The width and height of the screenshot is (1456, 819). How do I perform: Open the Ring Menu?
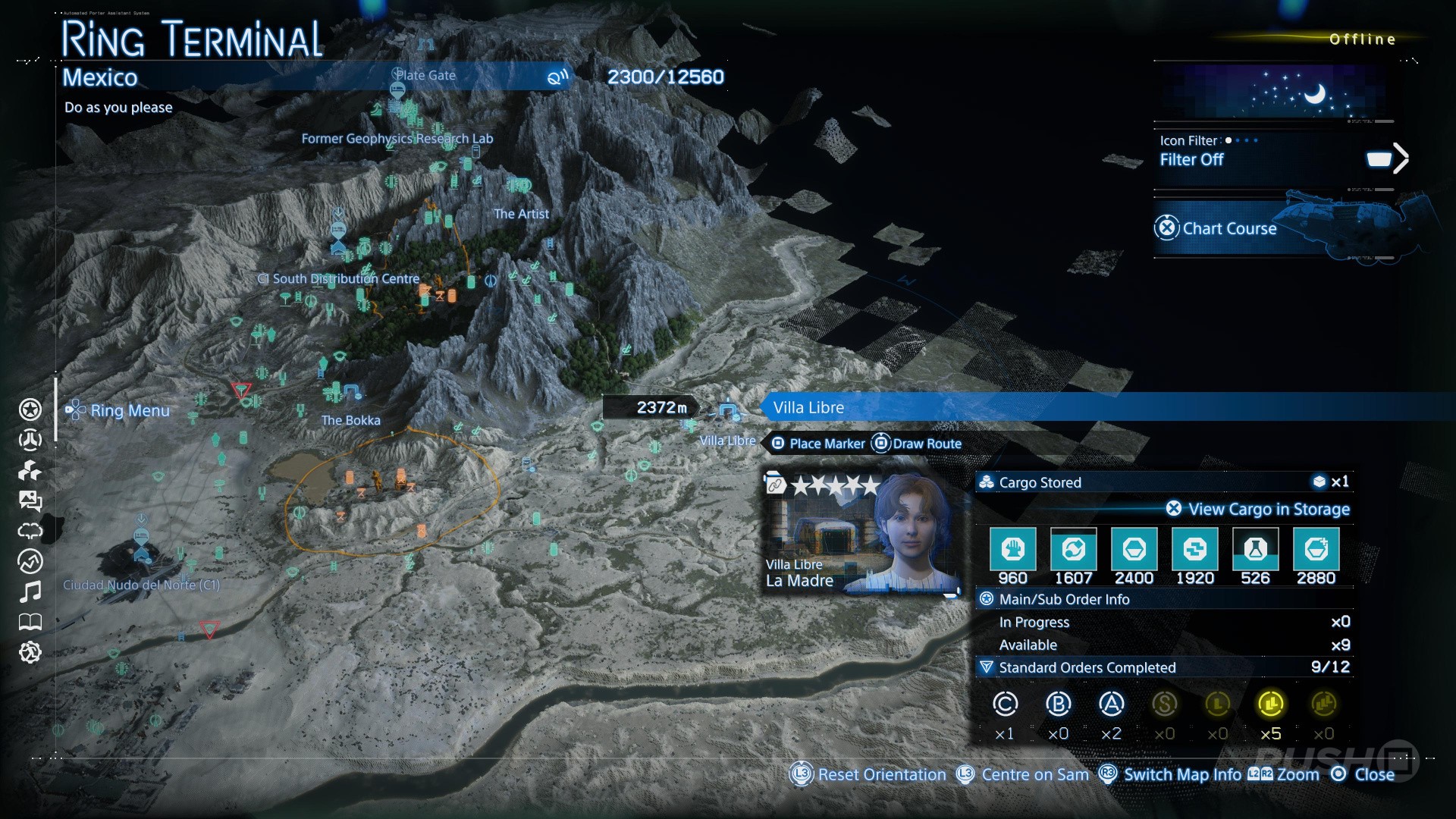(x=118, y=410)
